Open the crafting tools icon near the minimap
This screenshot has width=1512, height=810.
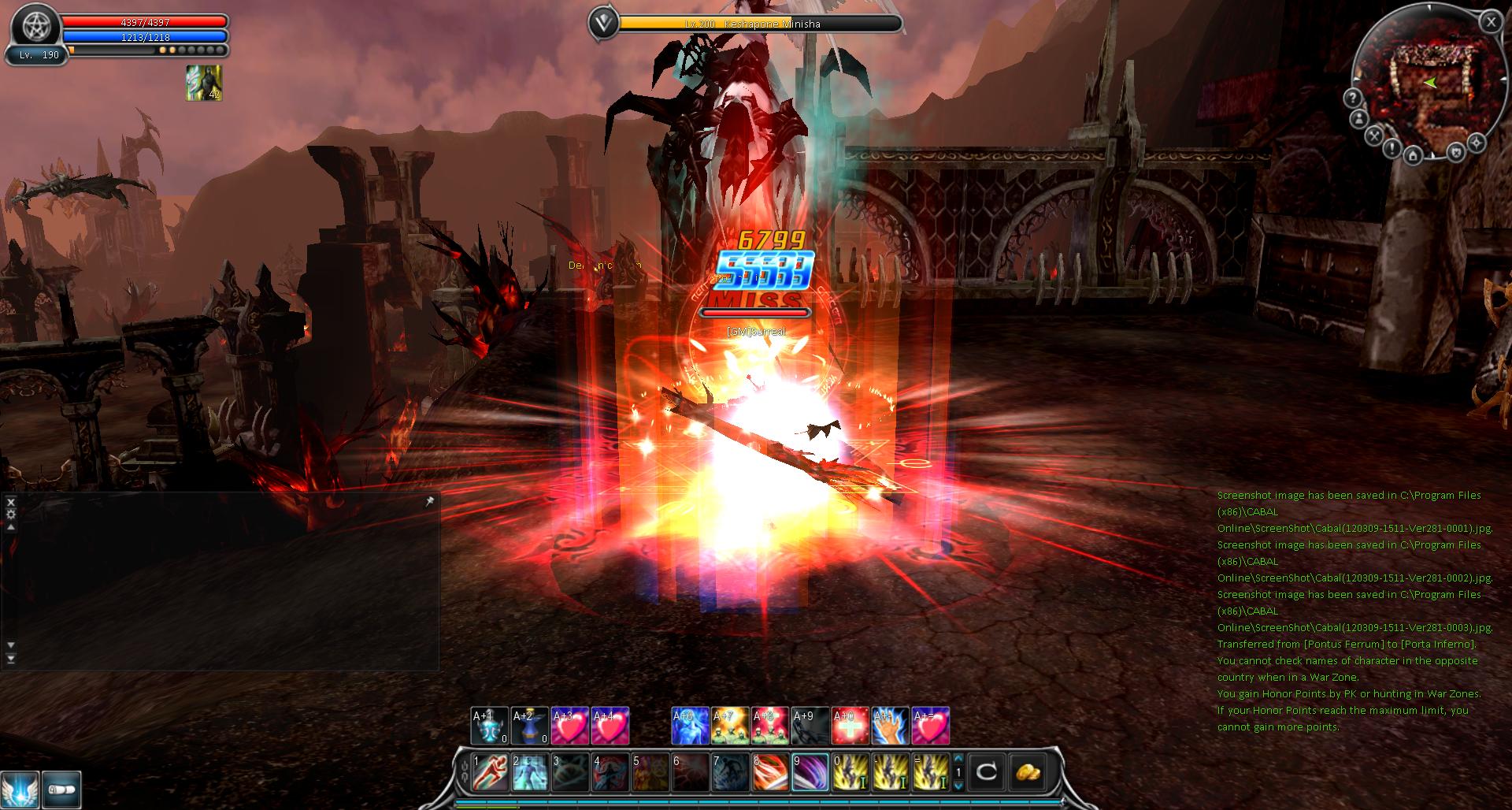click(x=1373, y=135)
